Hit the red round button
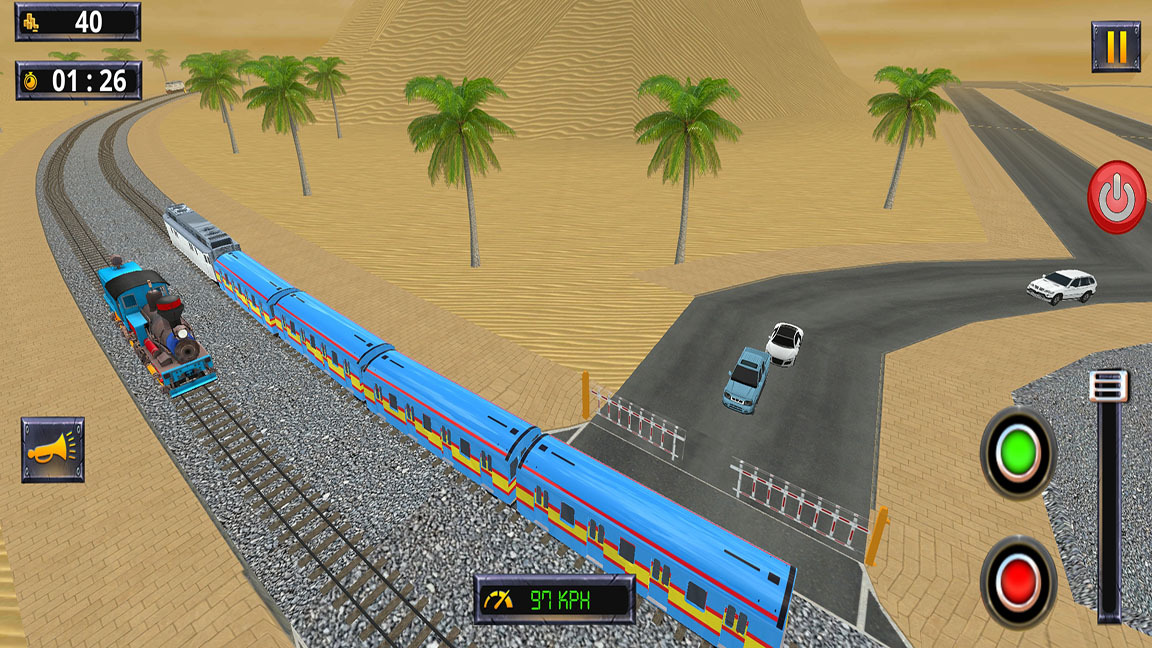Image resolution: width=1152 pixels, height=648 pixels. click(x=1018, y=580)
